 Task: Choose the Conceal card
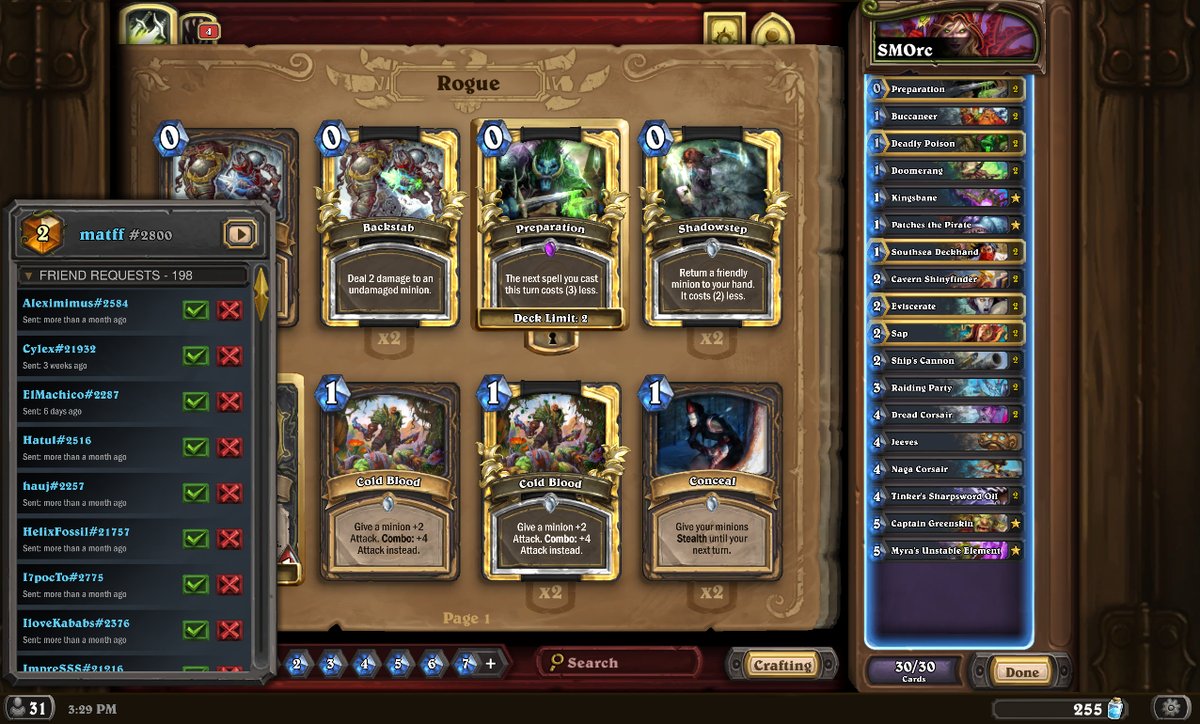pos(711,481)
